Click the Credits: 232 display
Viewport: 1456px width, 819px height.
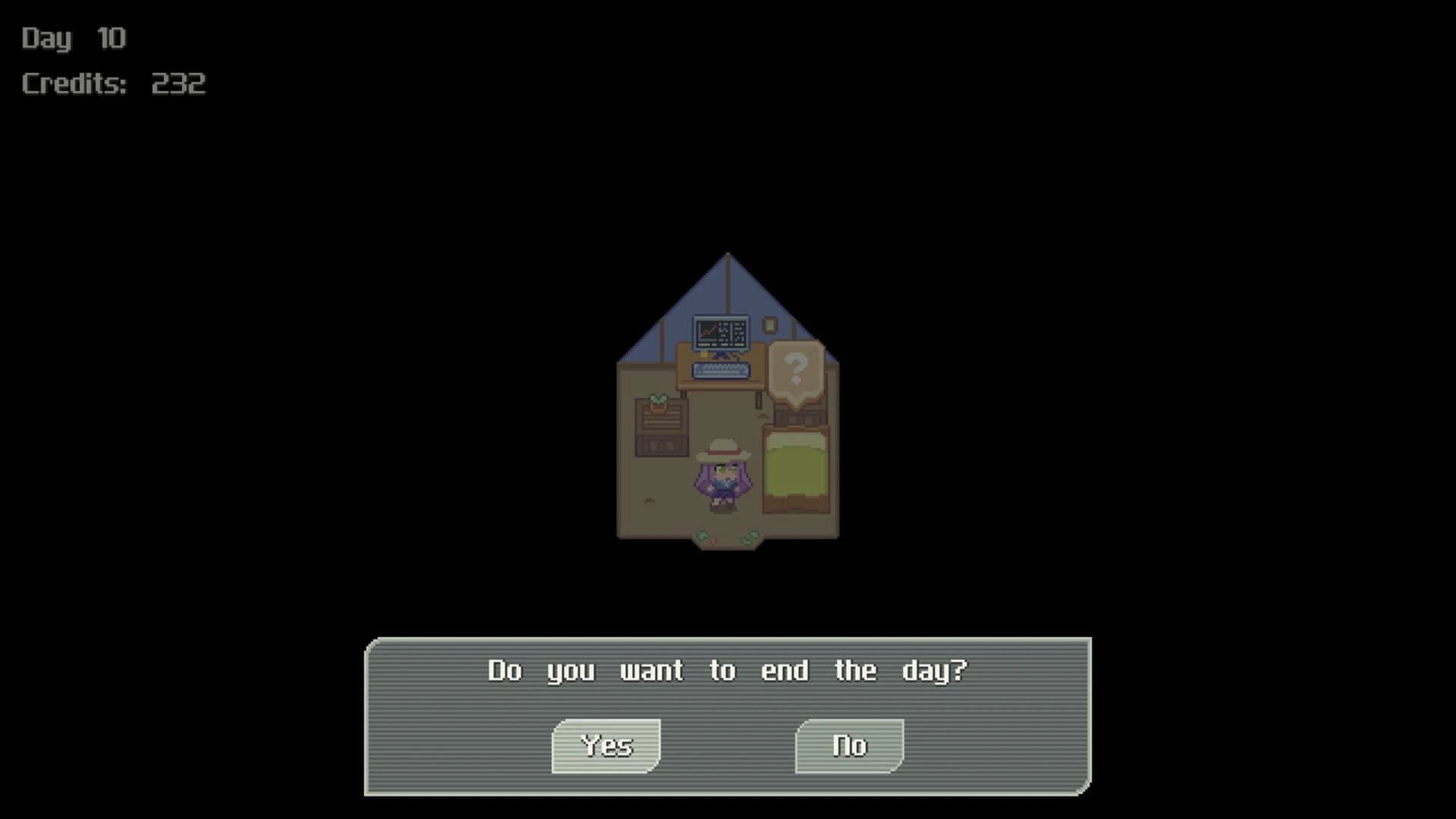(112, 83)
